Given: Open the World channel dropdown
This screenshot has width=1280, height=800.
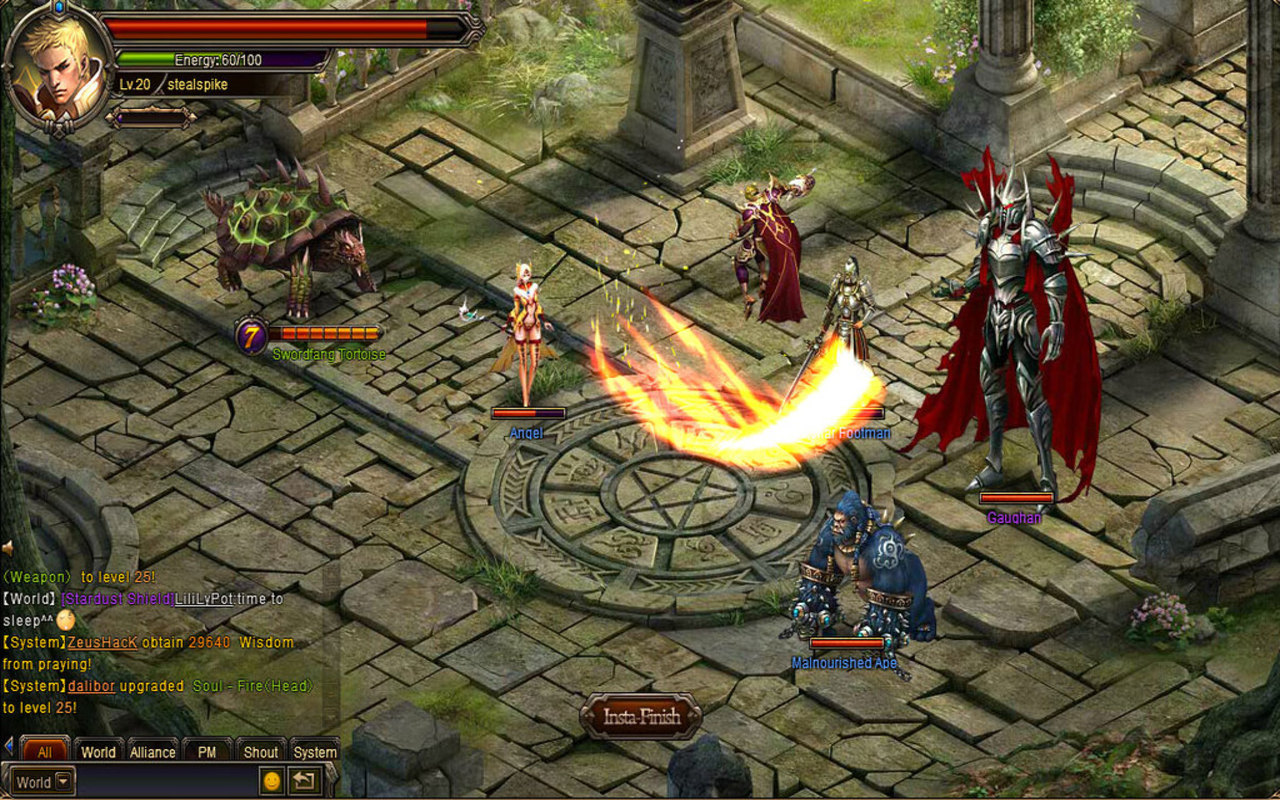Looking at the screenshot, I should click(62, 781).
